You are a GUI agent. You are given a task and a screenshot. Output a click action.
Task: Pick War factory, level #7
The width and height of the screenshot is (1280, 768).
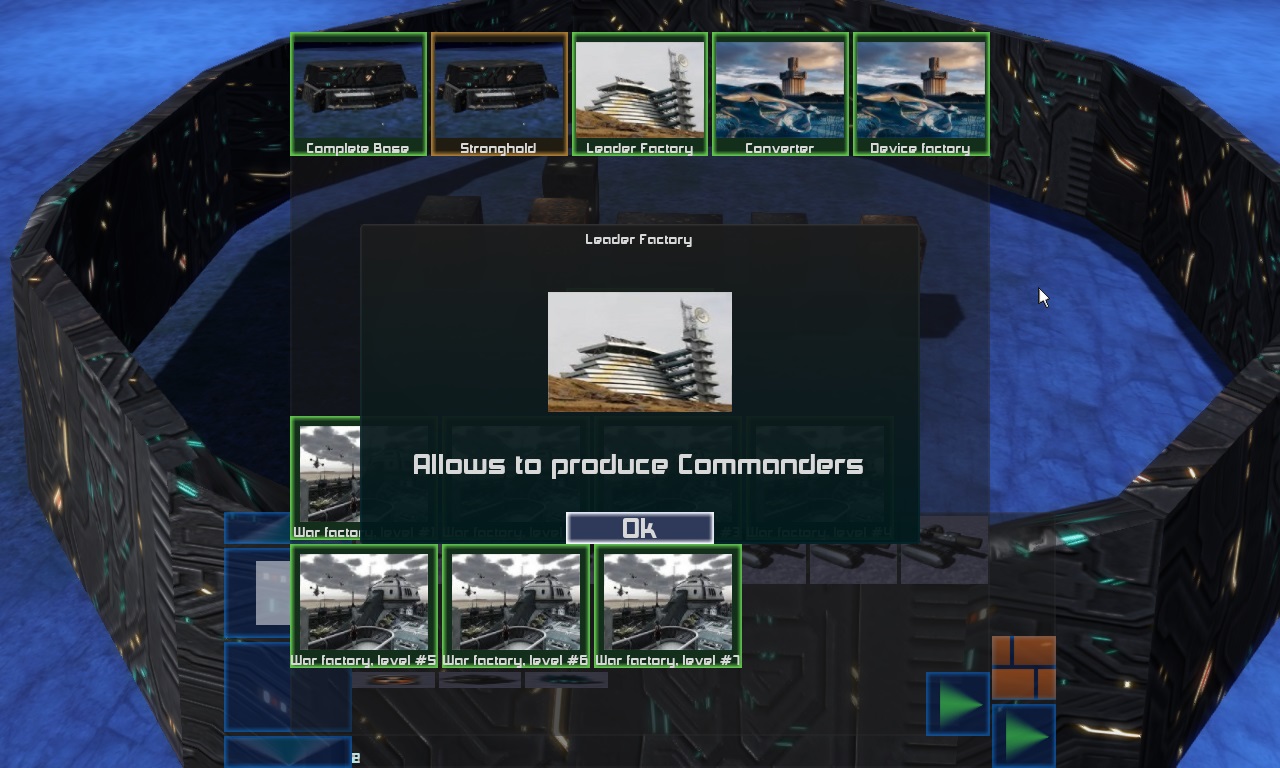point(668,605)
